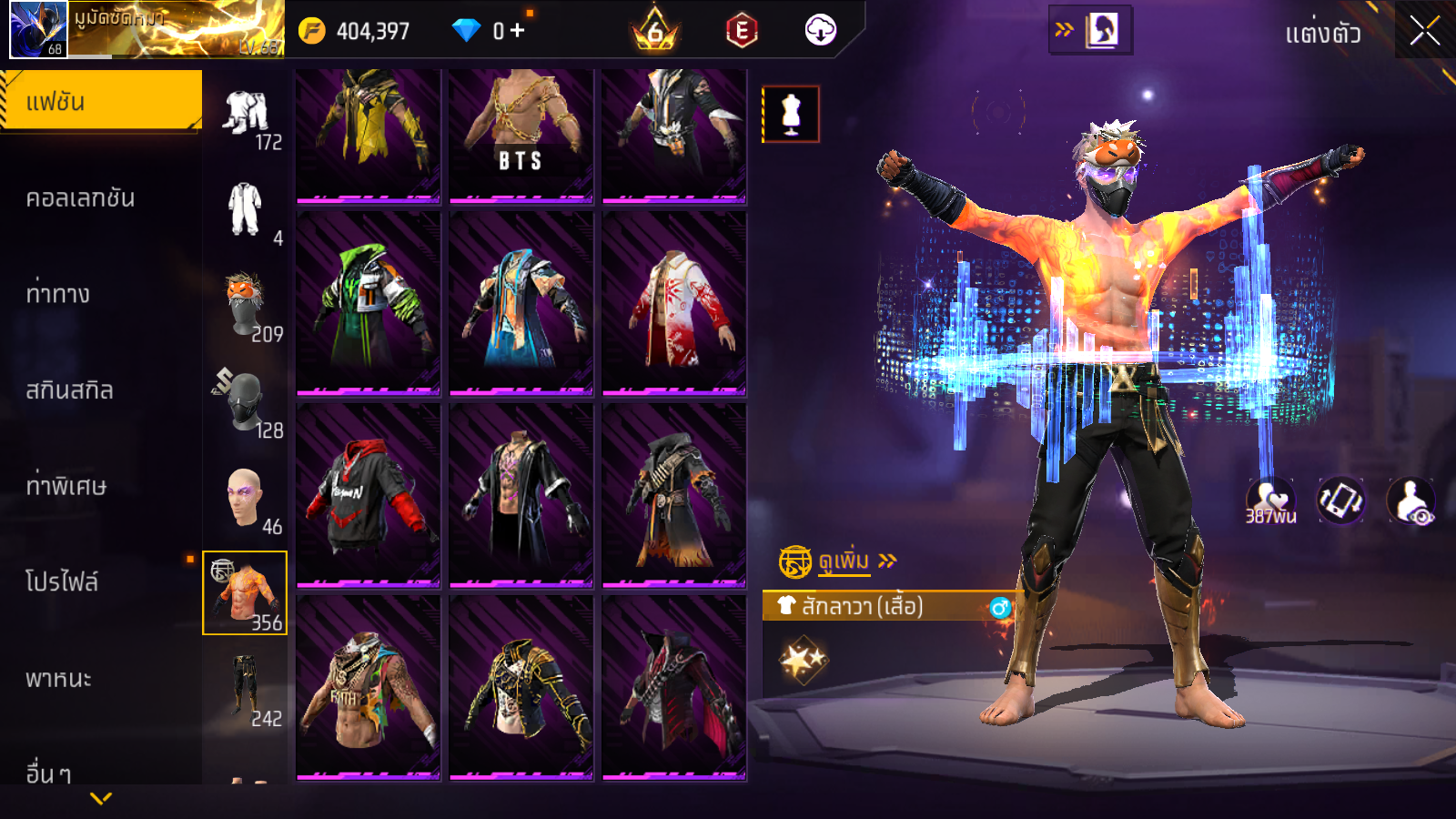
Task: Open the คอลเลกชัน tab
Action: click(80, 198)
